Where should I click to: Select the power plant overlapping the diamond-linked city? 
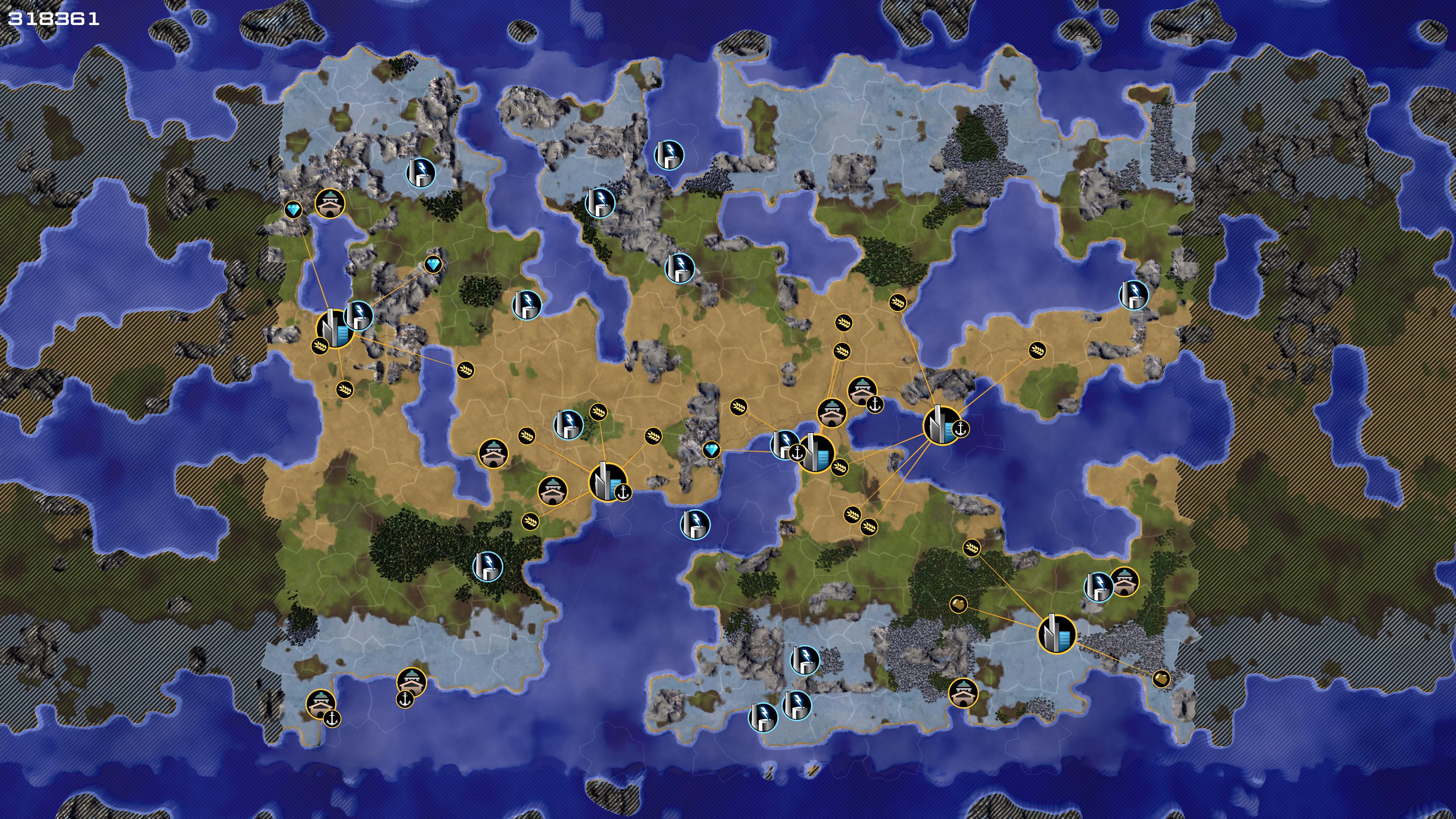(x=358, y=315)
